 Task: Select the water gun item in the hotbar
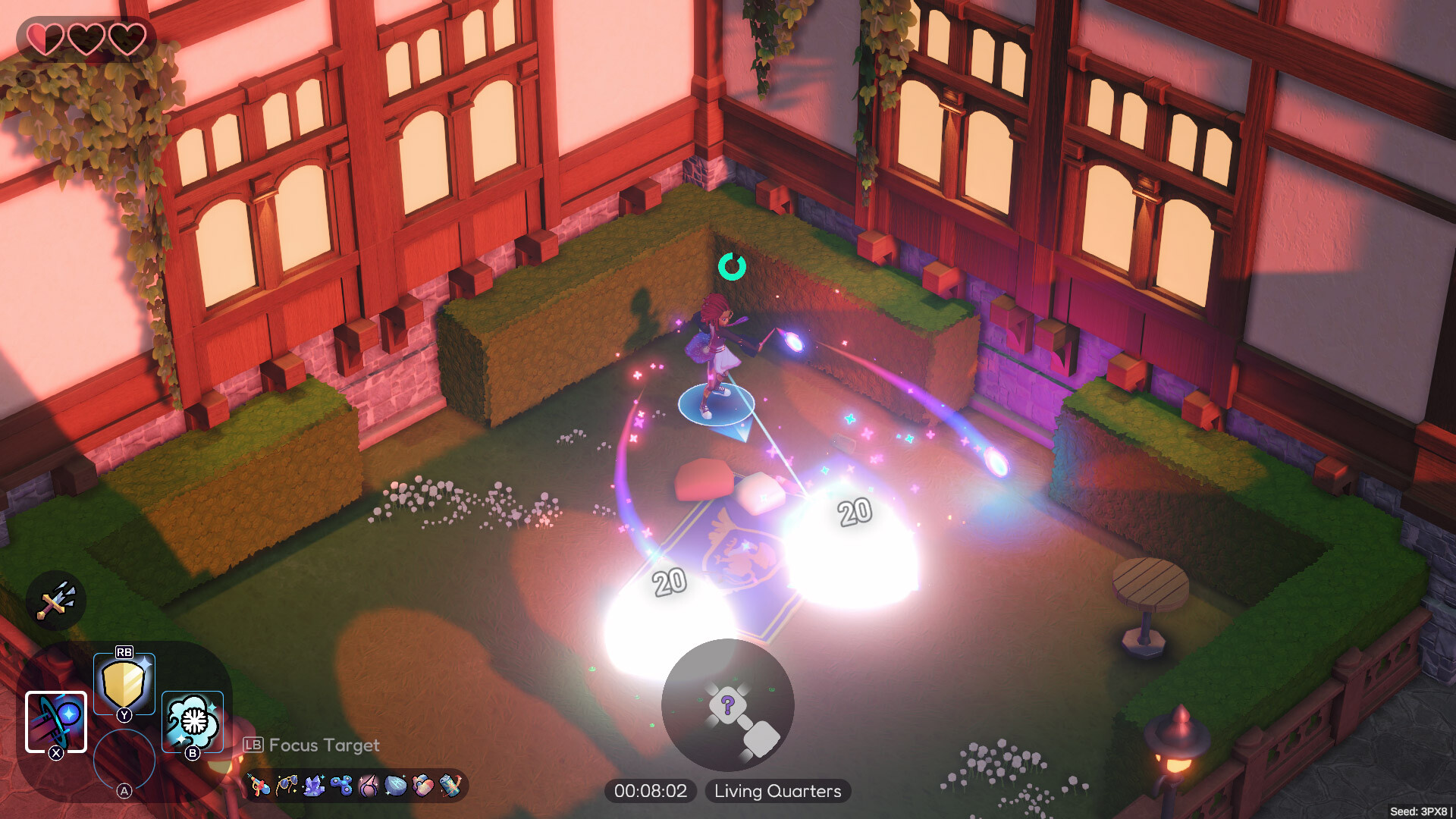(258, 785)
